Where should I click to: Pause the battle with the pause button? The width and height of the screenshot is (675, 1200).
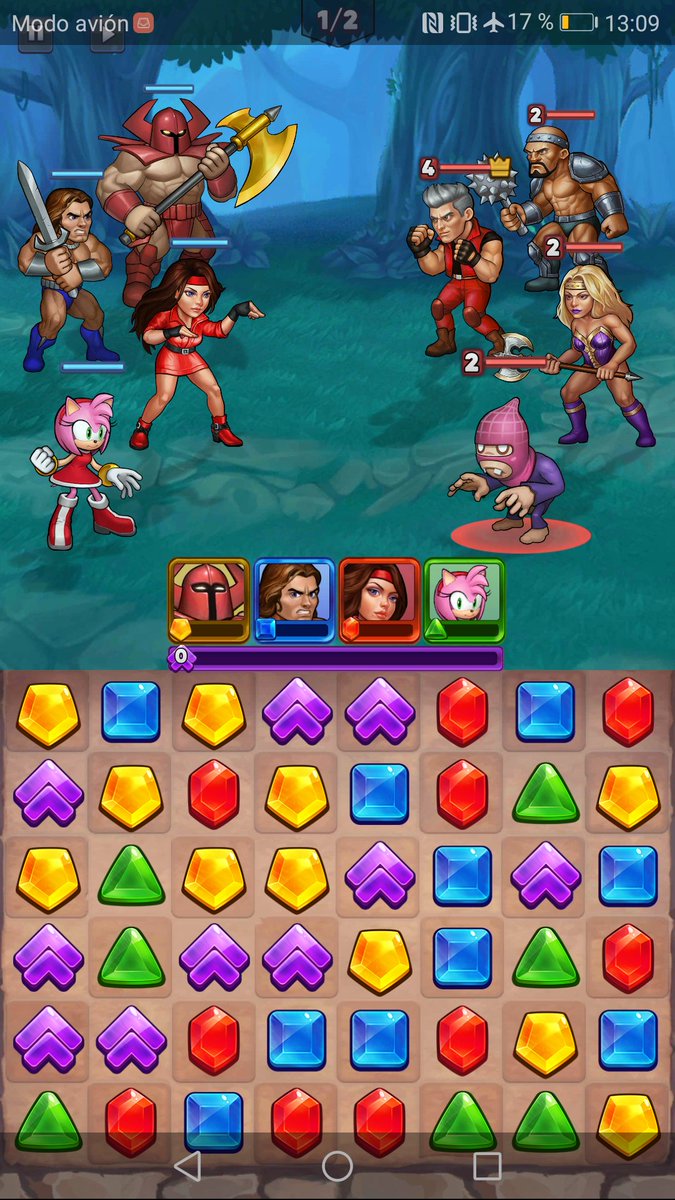(36, 34)
